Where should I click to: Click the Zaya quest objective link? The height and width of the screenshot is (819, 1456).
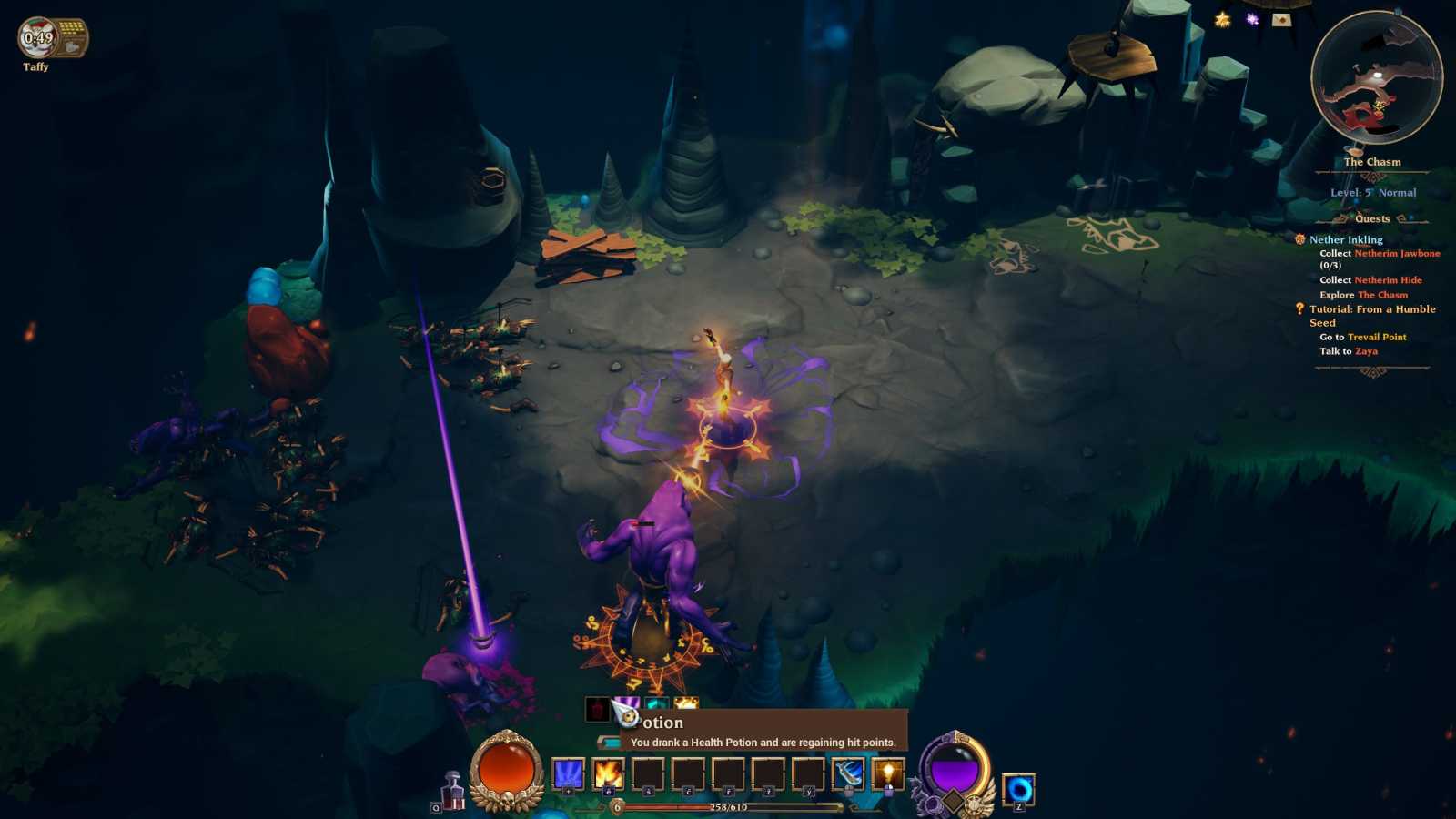pyautogui.click(x=1366, y=351)
